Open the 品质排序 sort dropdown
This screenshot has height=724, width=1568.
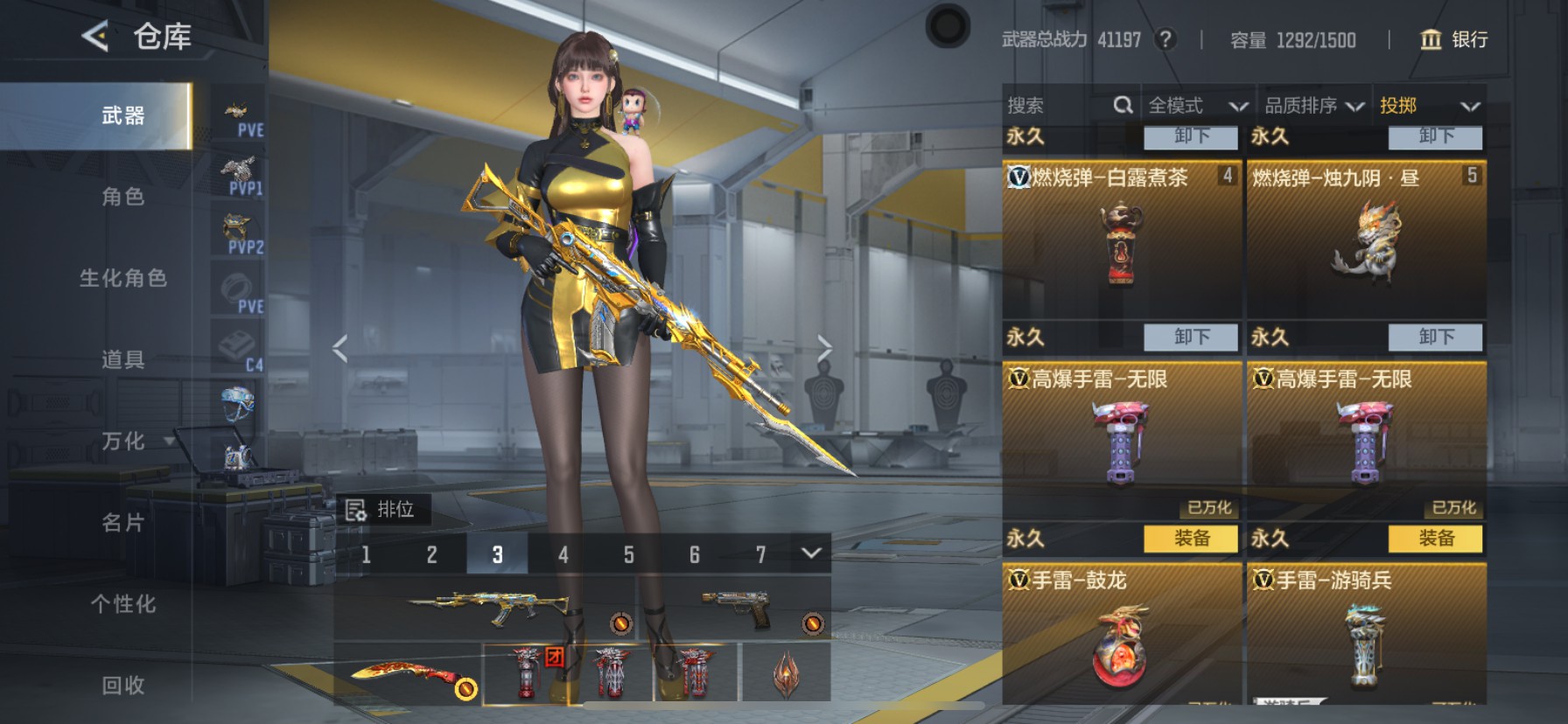click(x=1313, y=106)
